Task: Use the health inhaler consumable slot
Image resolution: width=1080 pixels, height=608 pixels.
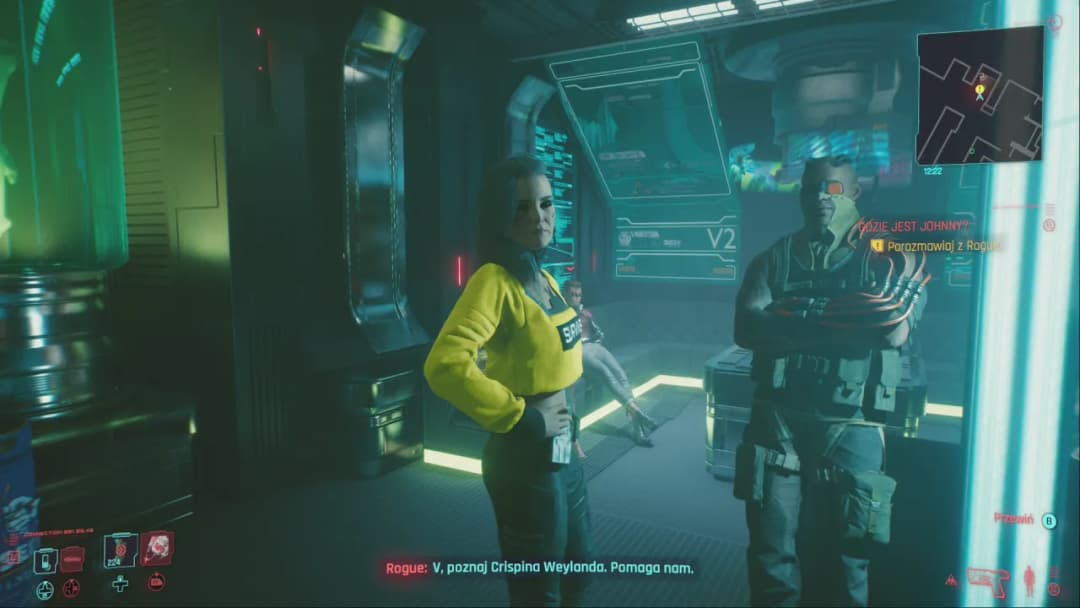Action: [x=122, y=548]
